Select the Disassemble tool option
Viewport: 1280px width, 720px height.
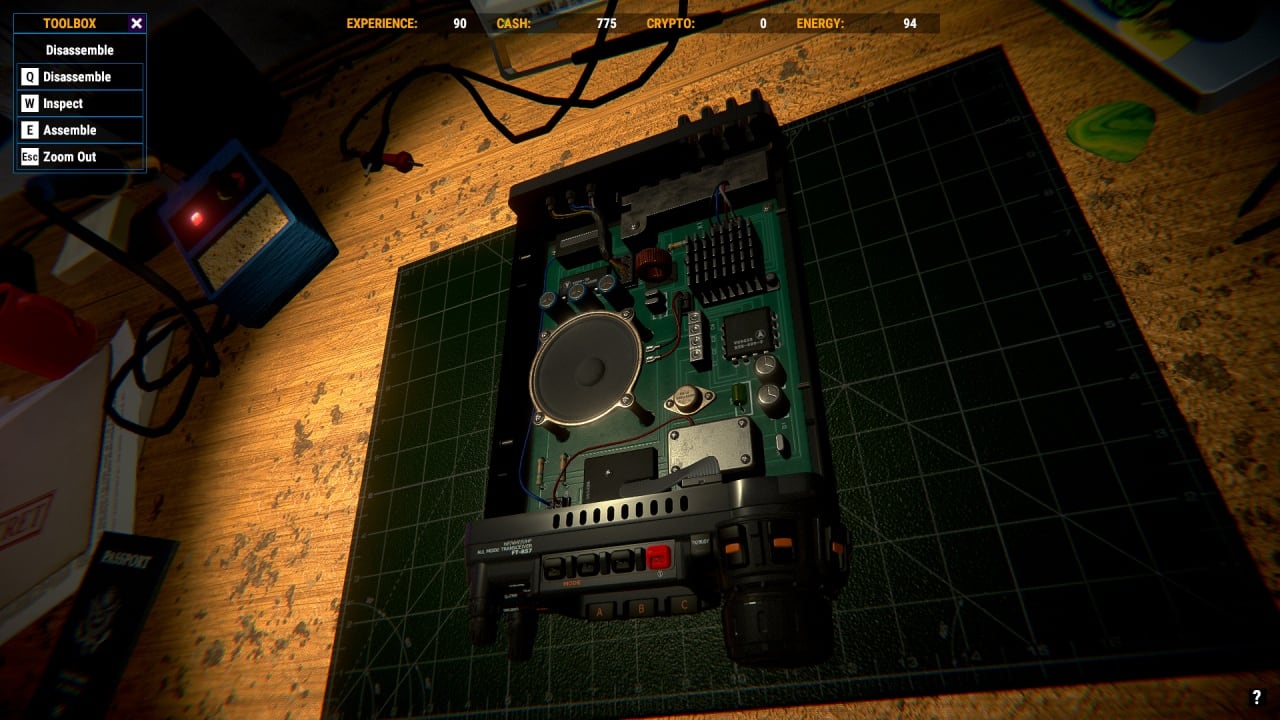pyautogui.click(x=80, y=77)
